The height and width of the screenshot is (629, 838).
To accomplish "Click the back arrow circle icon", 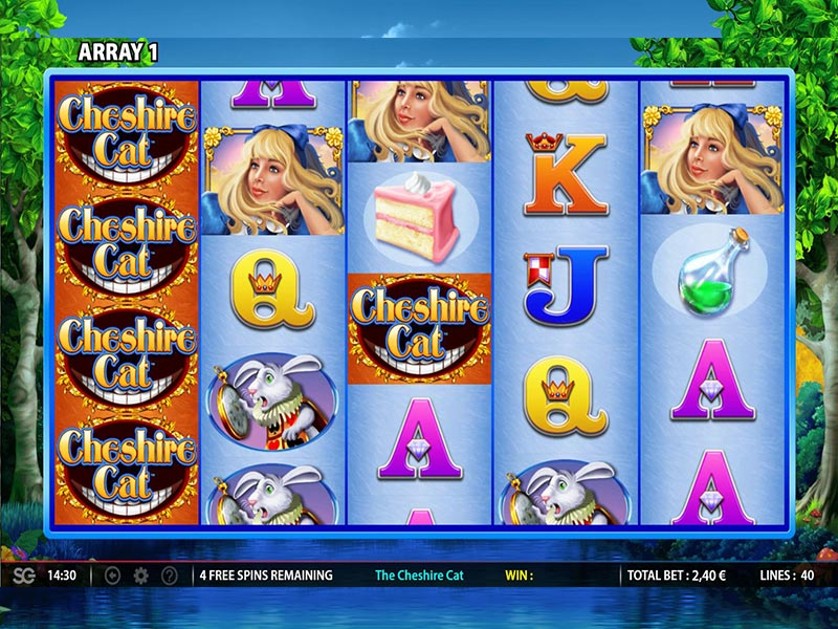I will coord(112,576).
